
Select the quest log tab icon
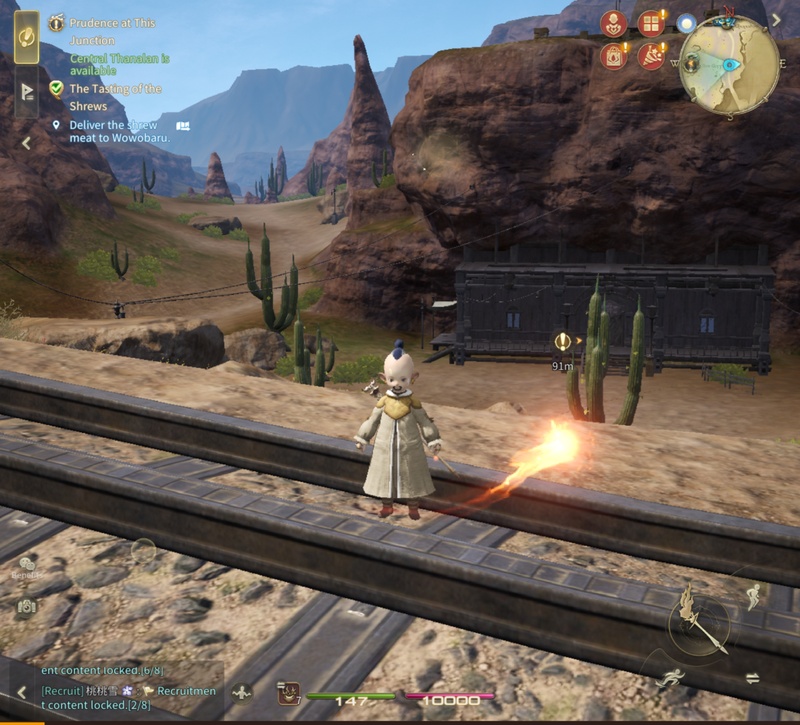coord(27,35)
